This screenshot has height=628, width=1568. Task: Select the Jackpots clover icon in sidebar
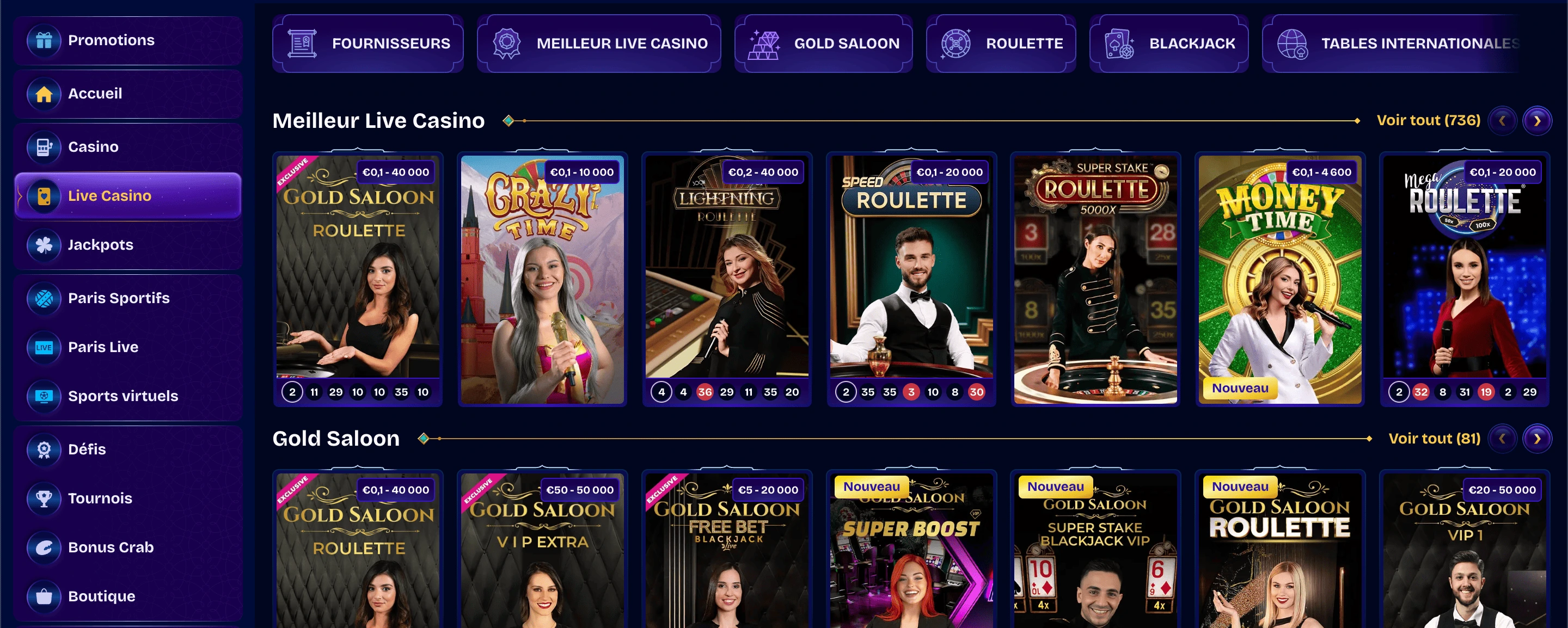[x=44, y=245]
